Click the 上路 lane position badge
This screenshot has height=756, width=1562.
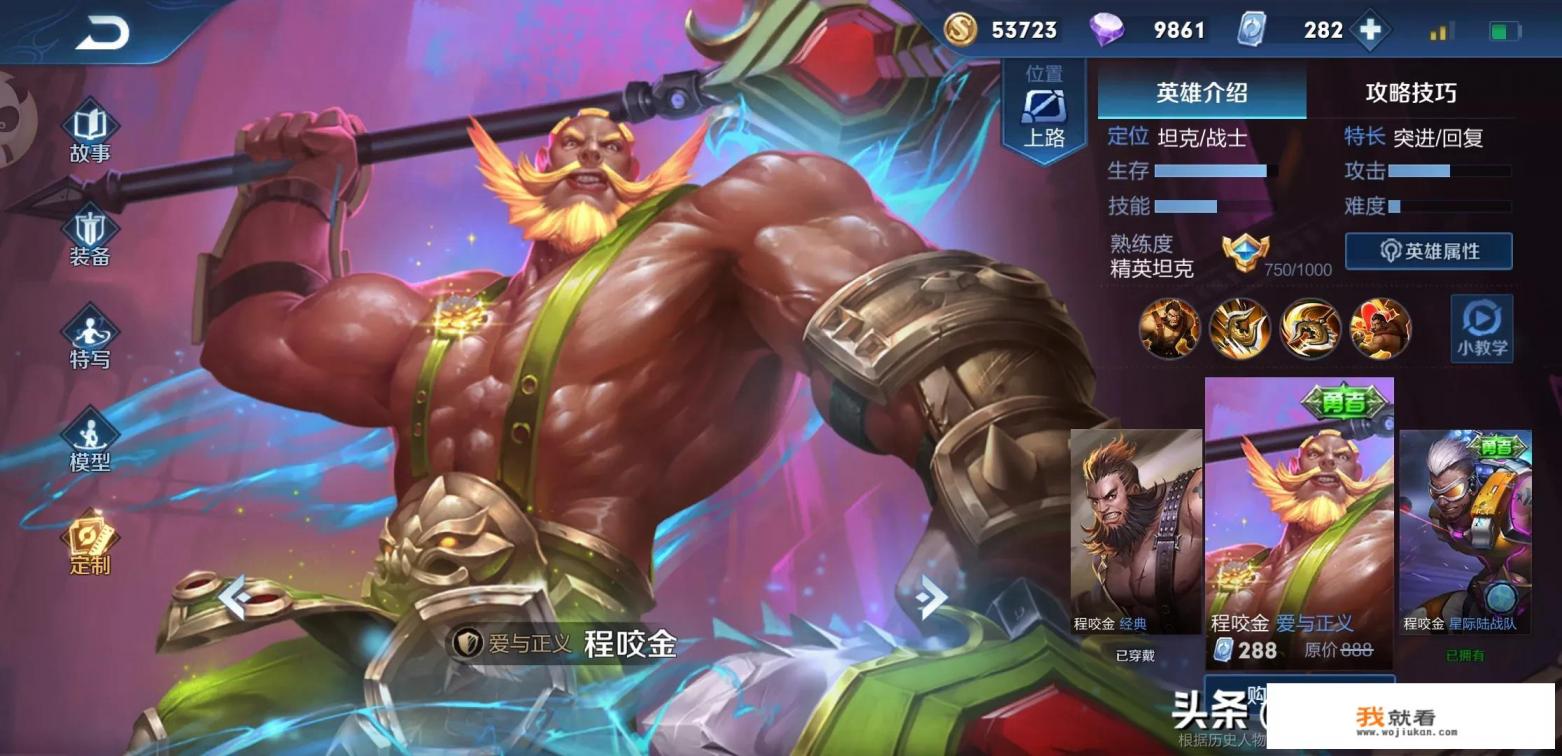1044,110
